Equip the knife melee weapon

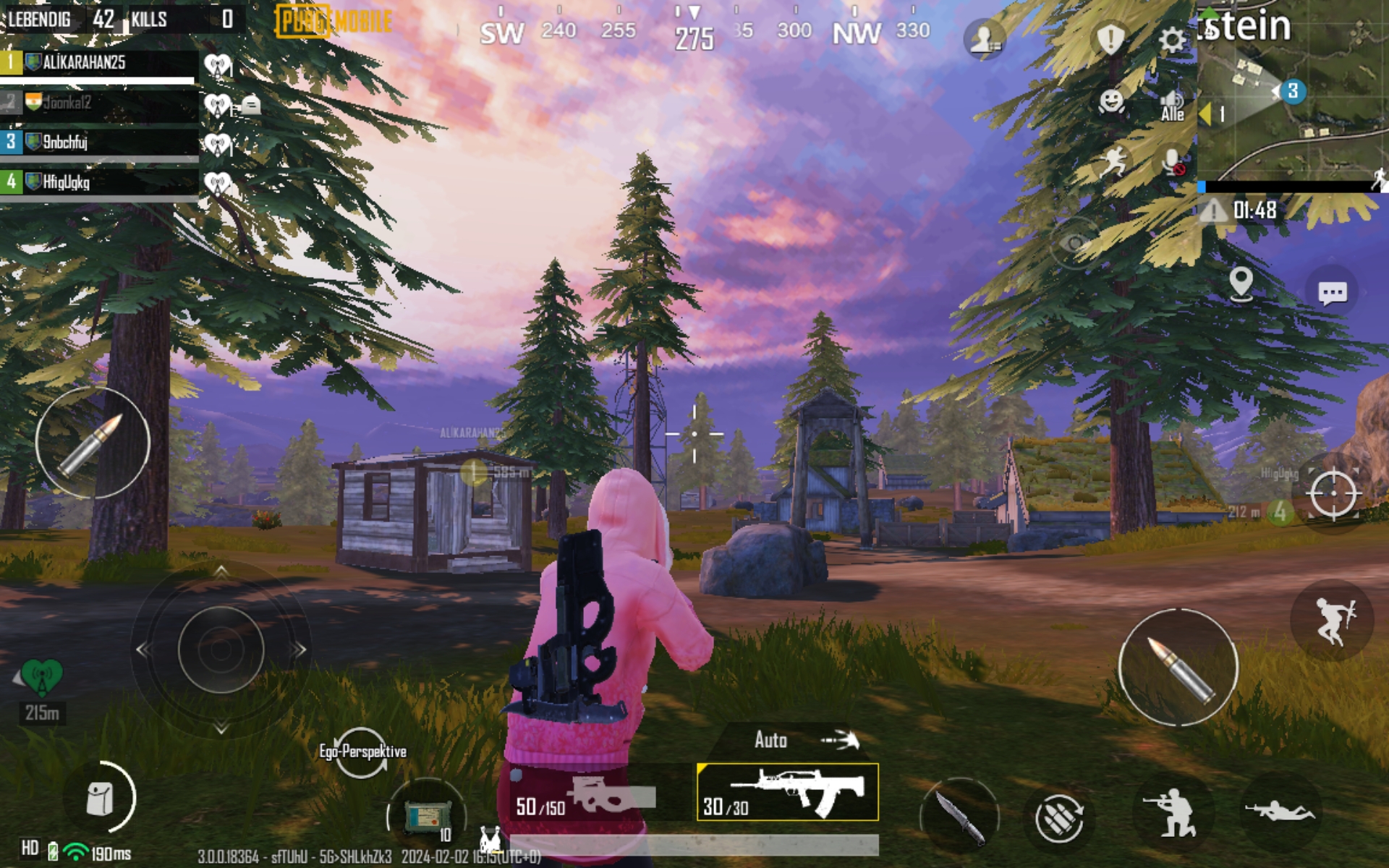coord(959,816)
